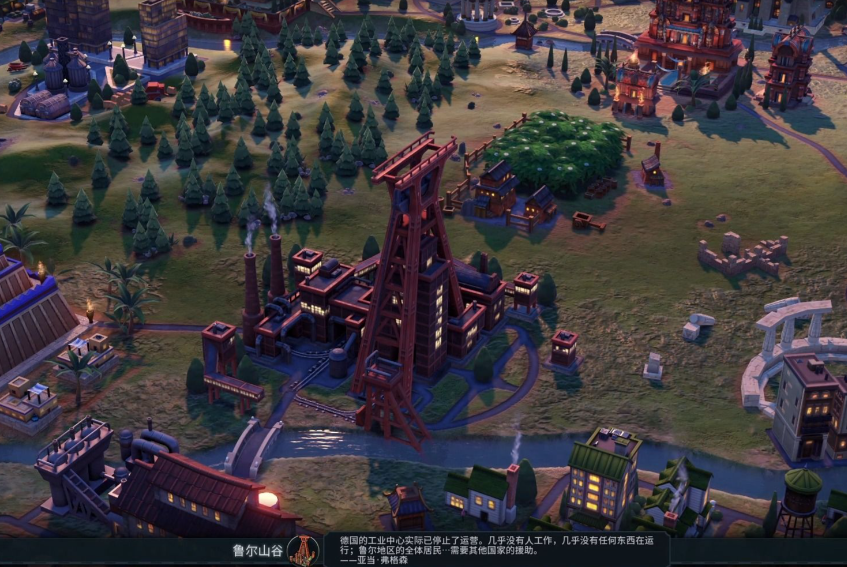Click the Ruhr Valley wonder icon
Image resolution: width=847 pixels, height=567 pixels.
tap(302, 549)
